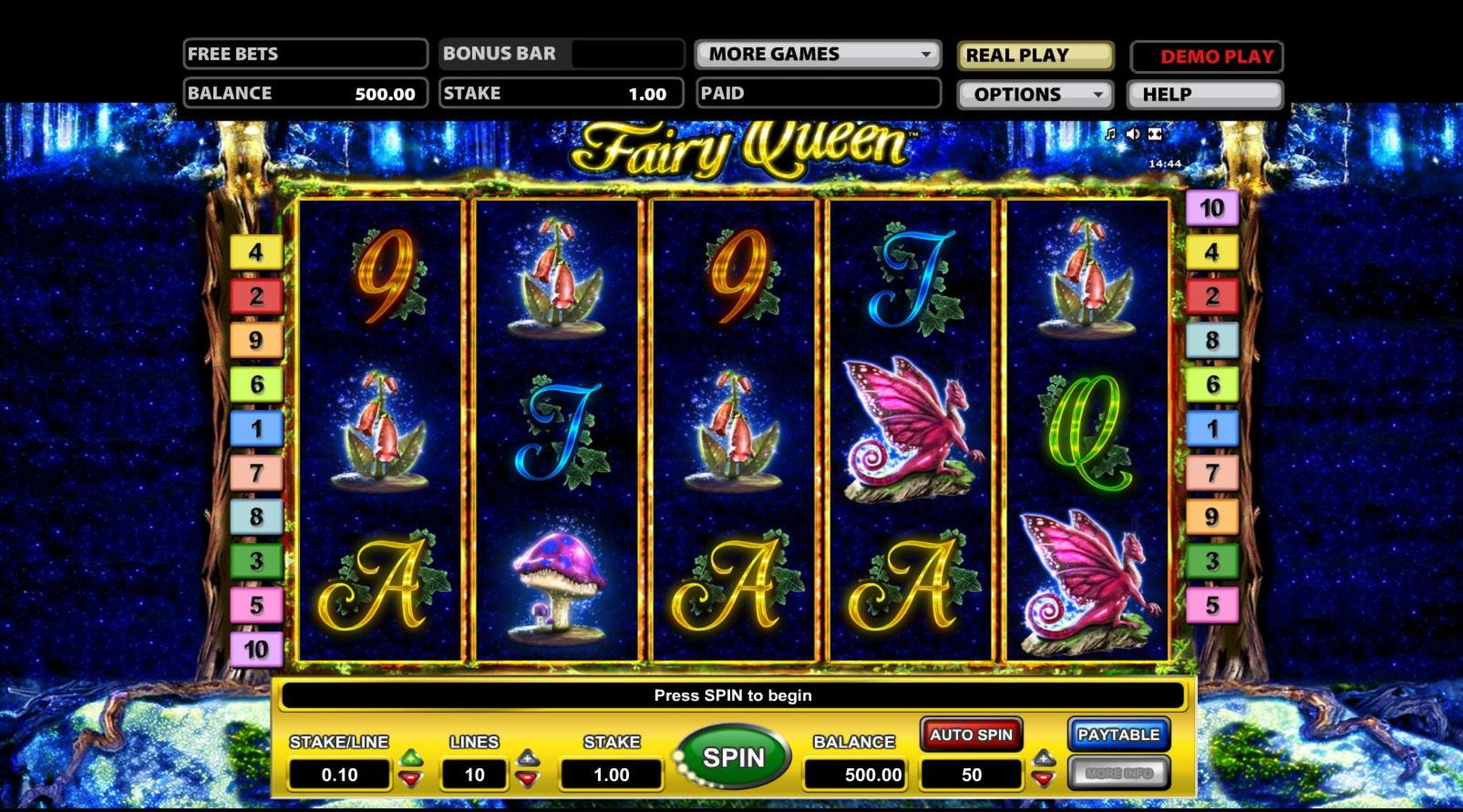Toggle the music note icon
The height and width of the screenshot is (812, 1463).
(1110, 134)
